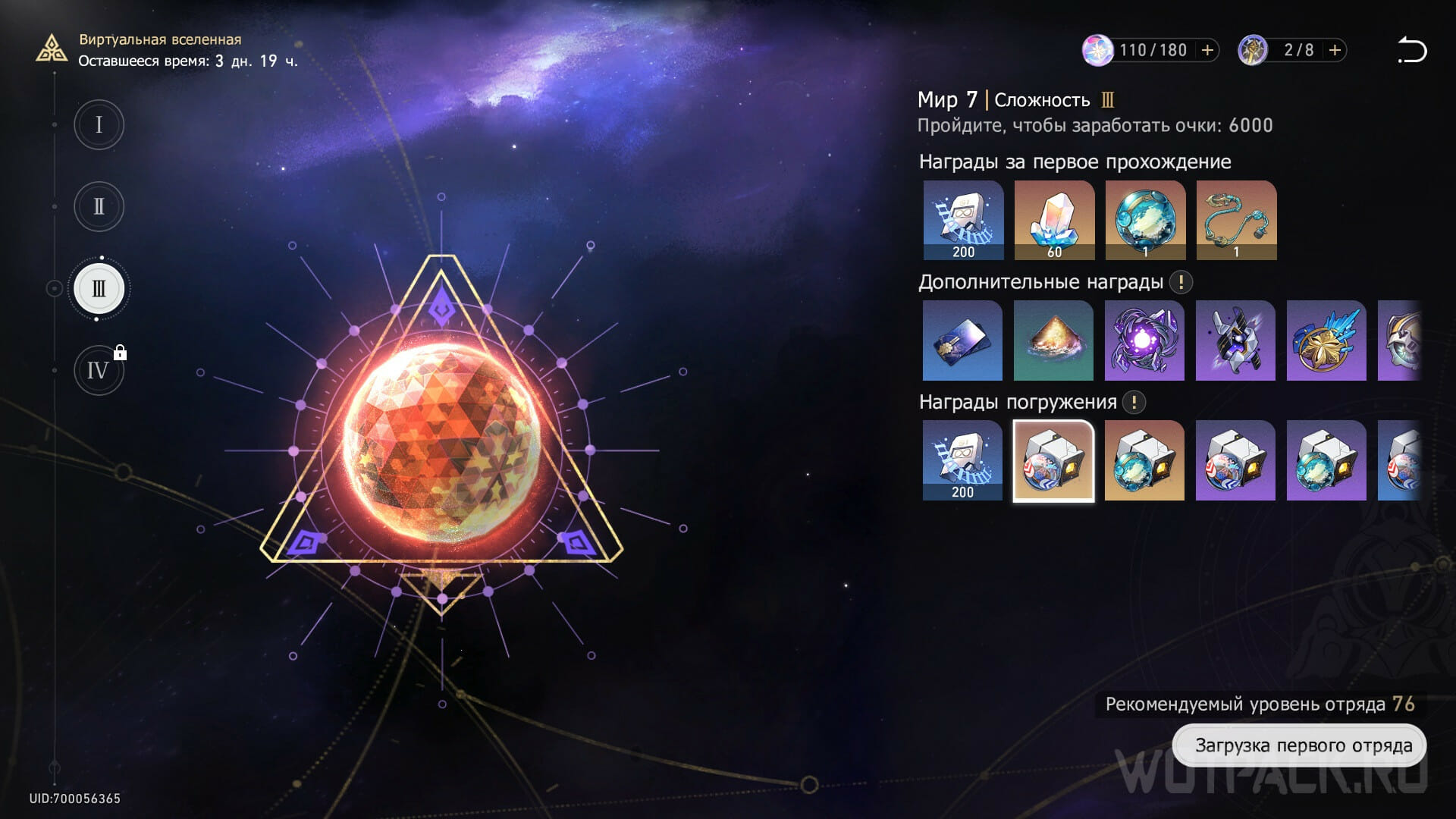The height and width of the screenshot is (819, 1456).
Task: Switch to difficulty II
Action: pyautogui.click(x=99, y=206)
